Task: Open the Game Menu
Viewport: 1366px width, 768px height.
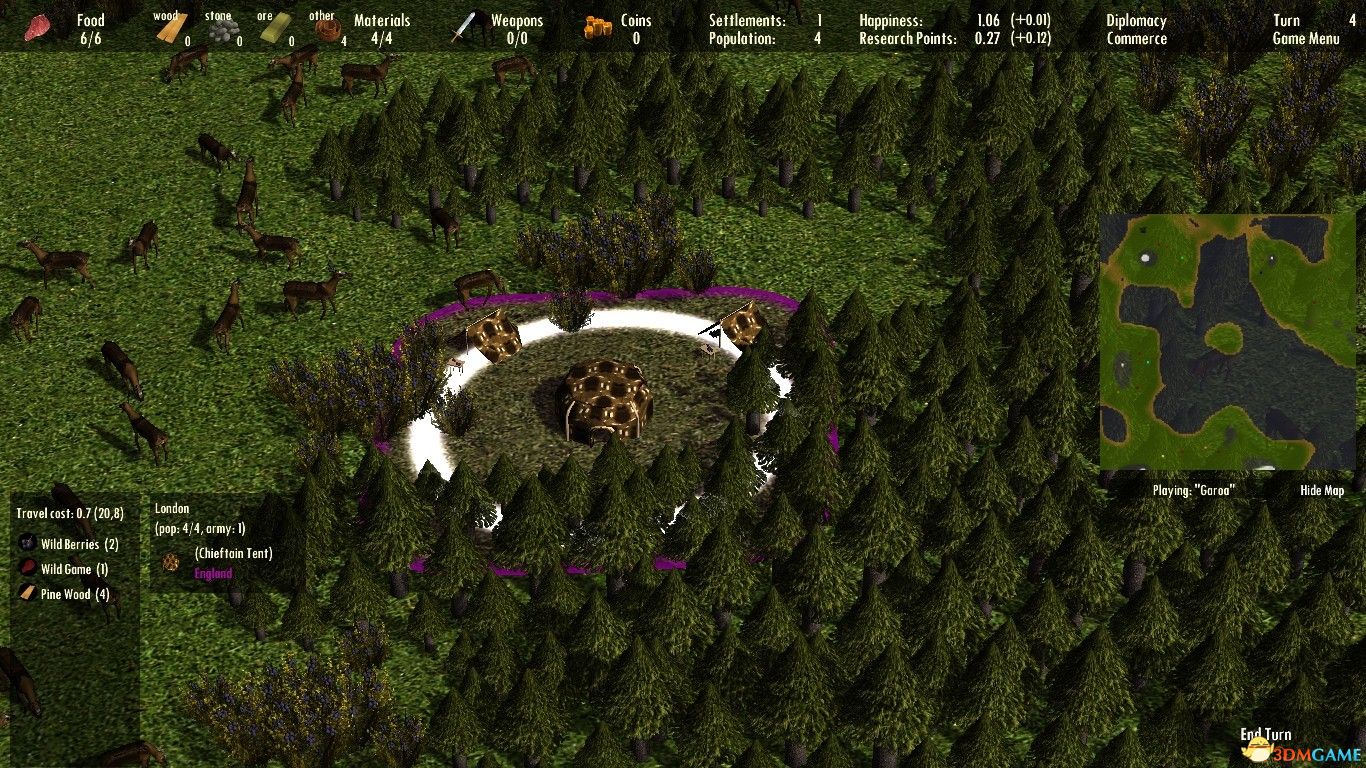Action: tap(1306, 39)
